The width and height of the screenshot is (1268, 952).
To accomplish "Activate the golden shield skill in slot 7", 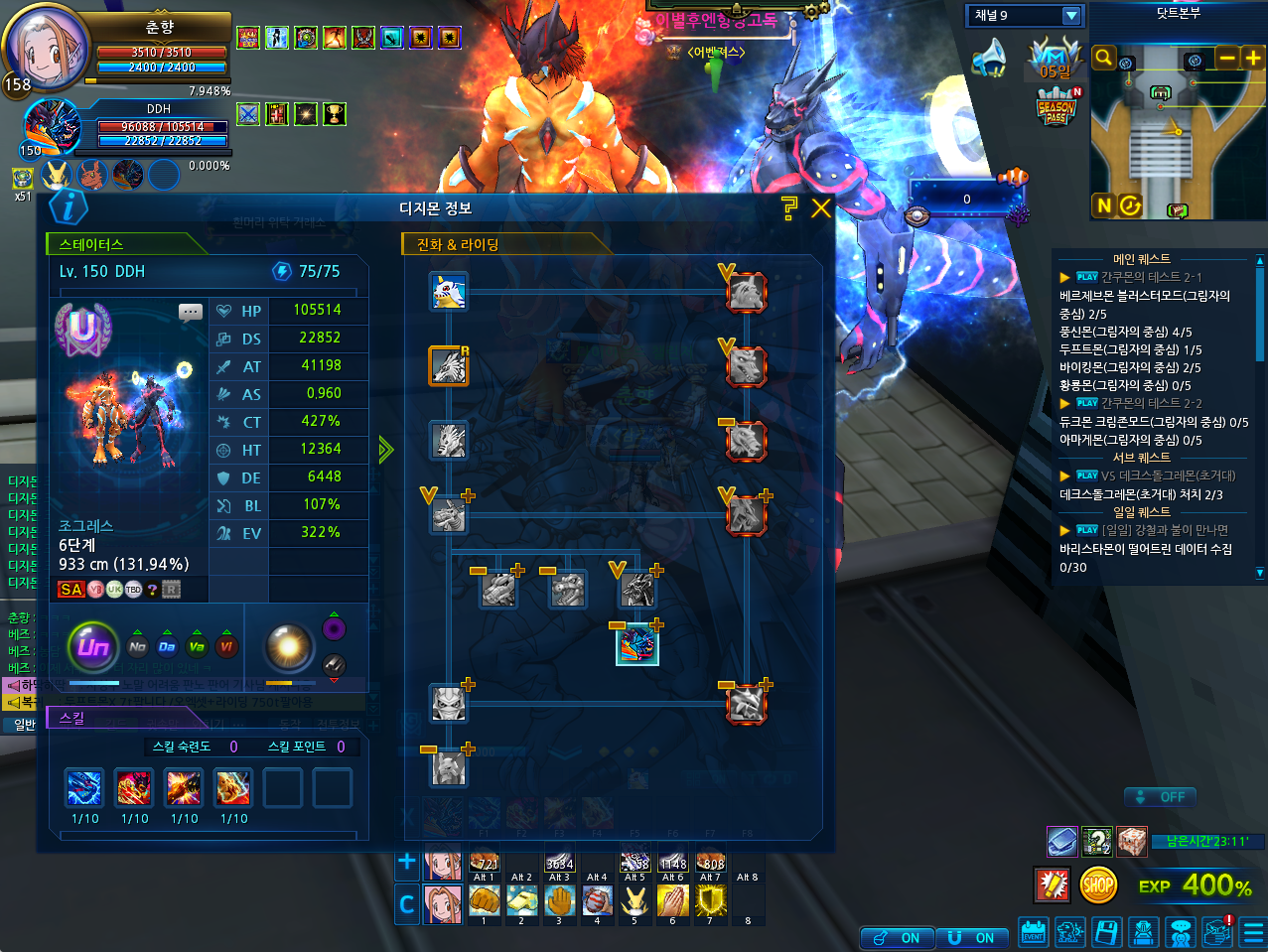I will pos(710,901).
